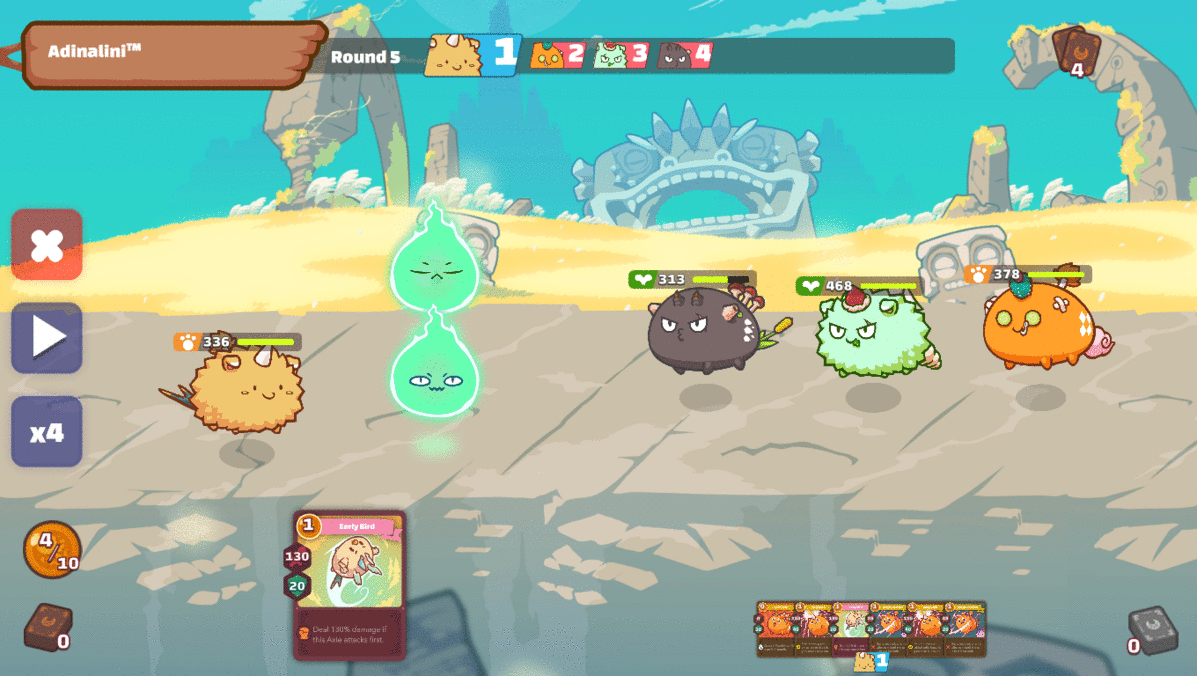Close the battle with the red X button
Viewport: 1197px width, 676px height.
pyautogui.click(x=47, y=245)
